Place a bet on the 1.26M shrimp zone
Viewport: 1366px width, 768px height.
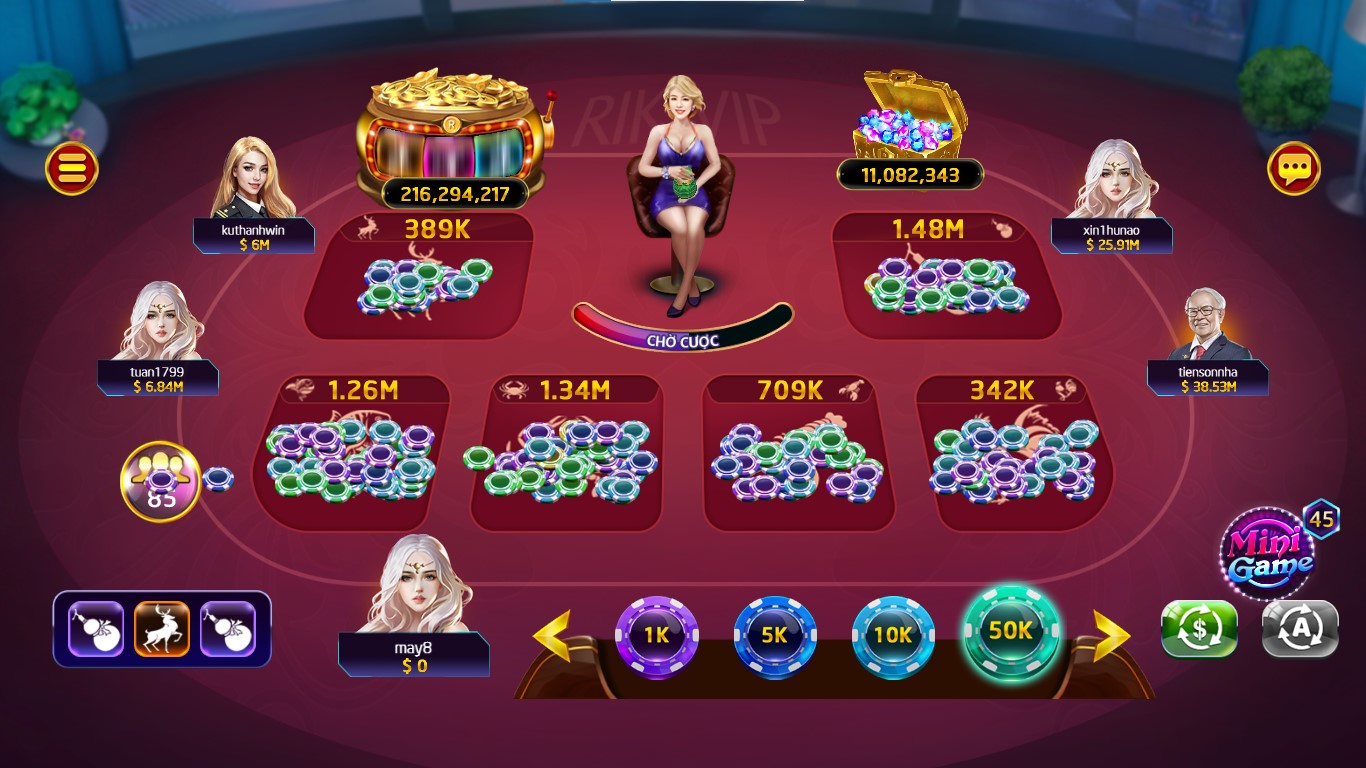350,455
